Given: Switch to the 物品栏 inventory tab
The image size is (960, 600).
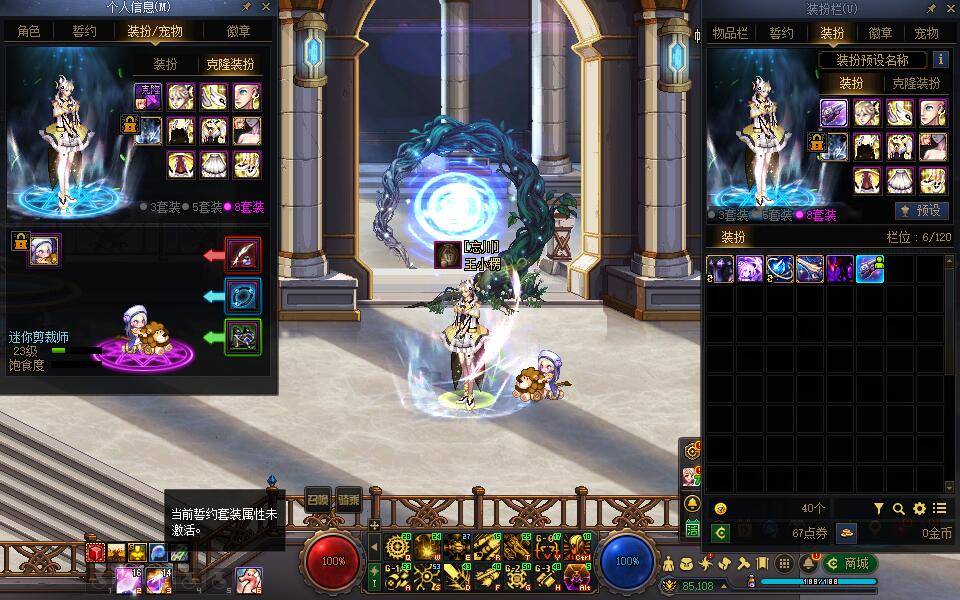Looking at the screenshot, I should pos(731,33).
